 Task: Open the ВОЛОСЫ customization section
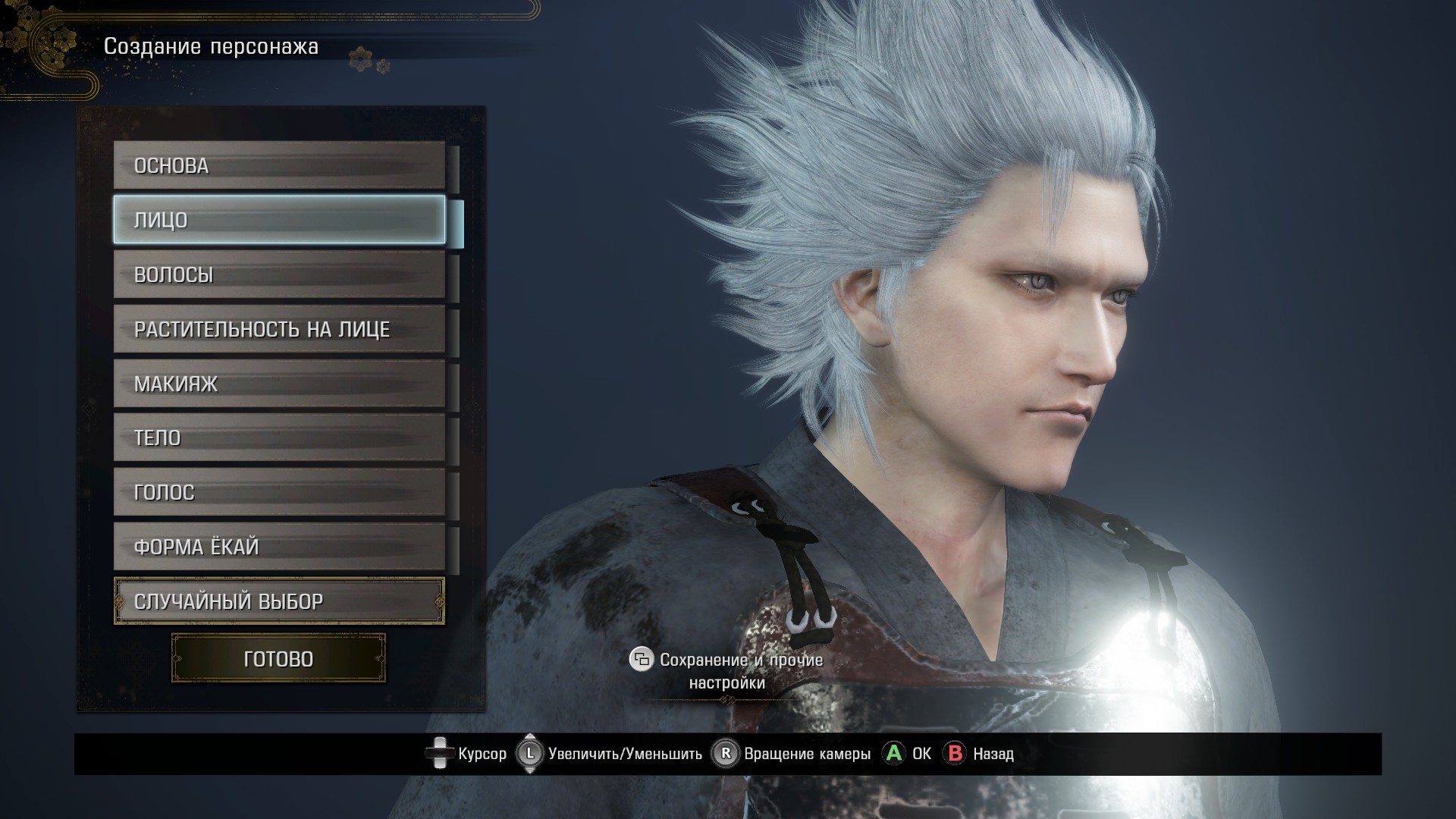click(x=279, y=275)
